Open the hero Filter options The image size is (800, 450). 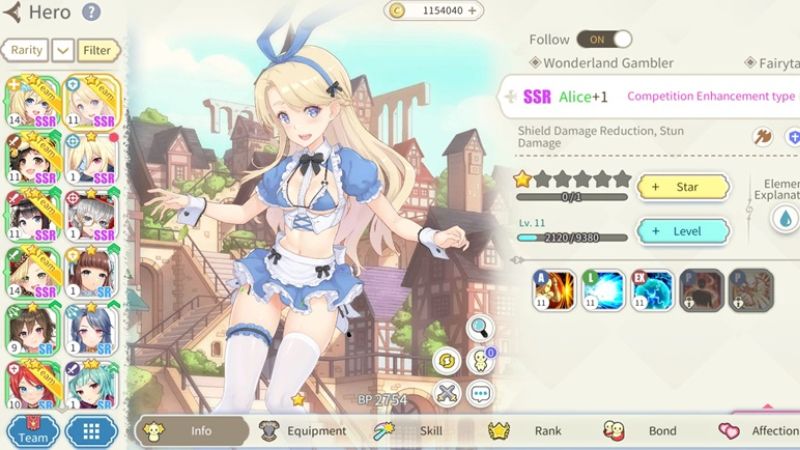[98, 49]
